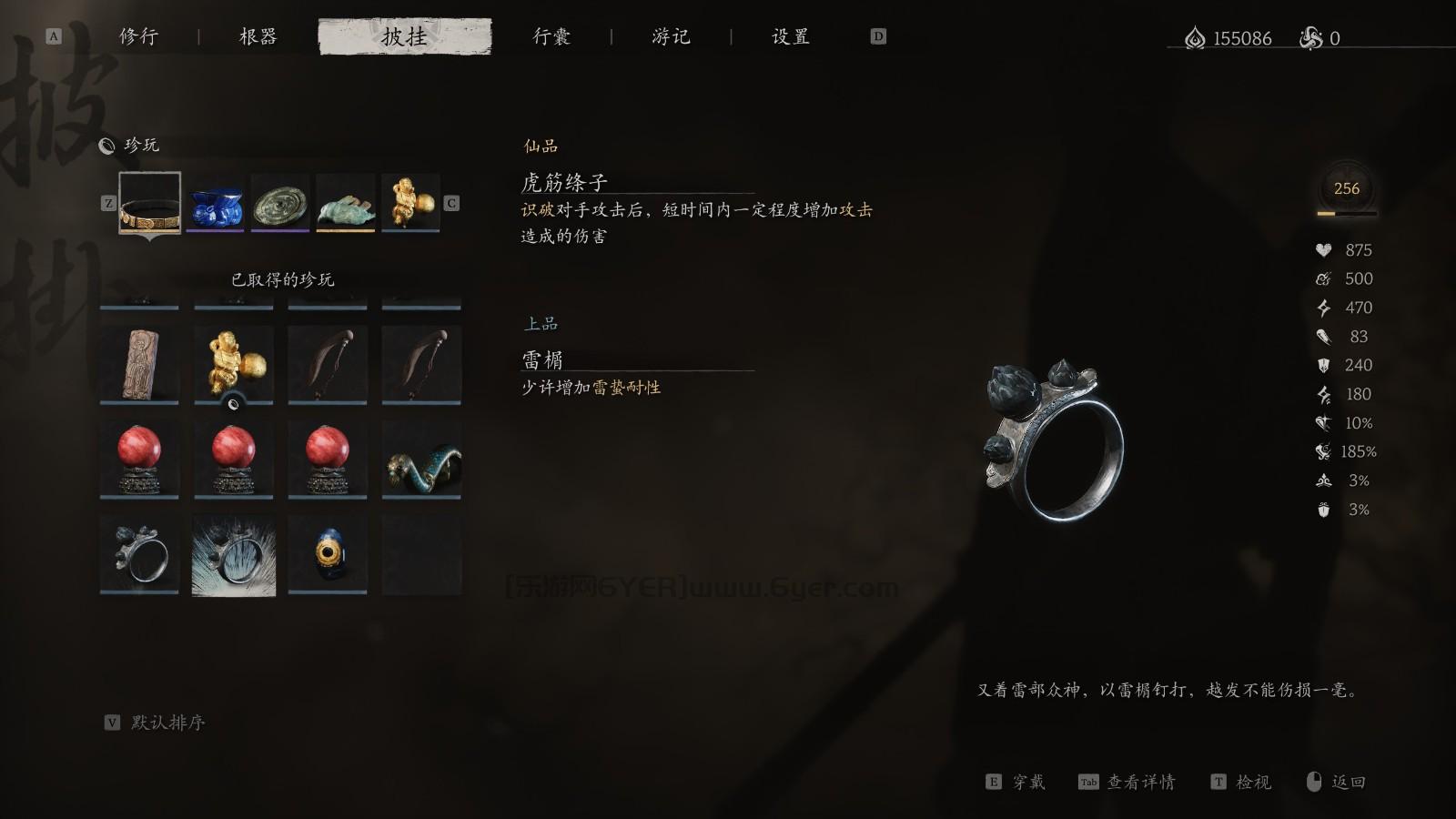Switch to the 行囊 tab
This screenshot has height=819, width=1456.
tap(552, 36)
